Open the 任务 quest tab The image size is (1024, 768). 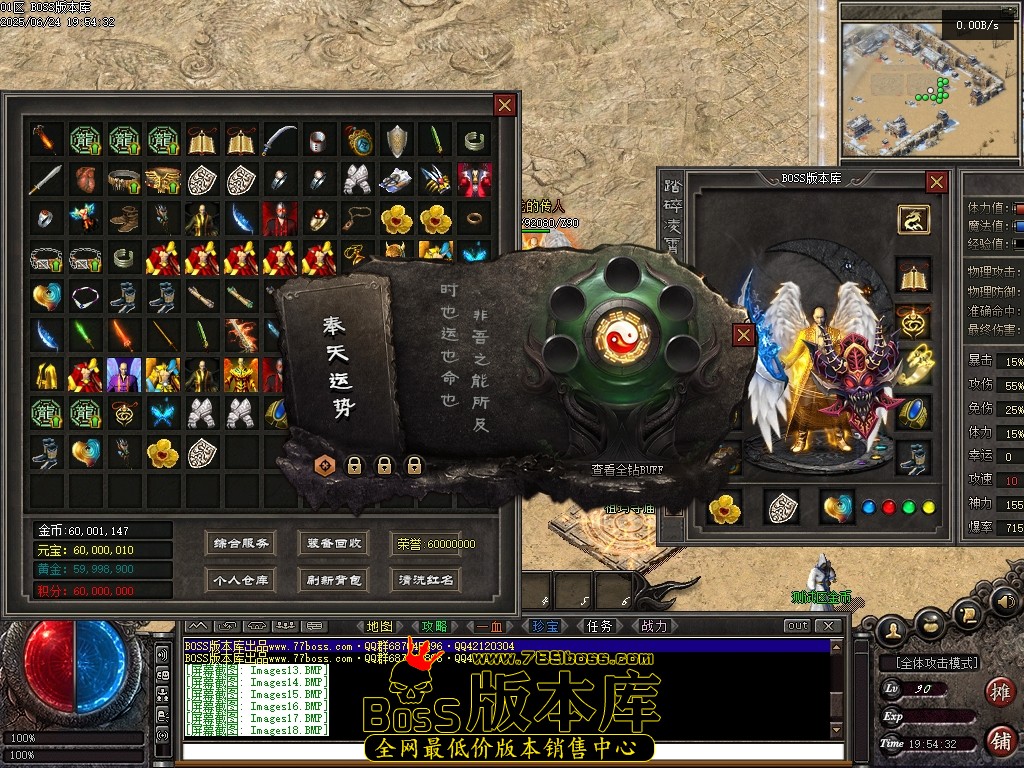coord(599,626)
